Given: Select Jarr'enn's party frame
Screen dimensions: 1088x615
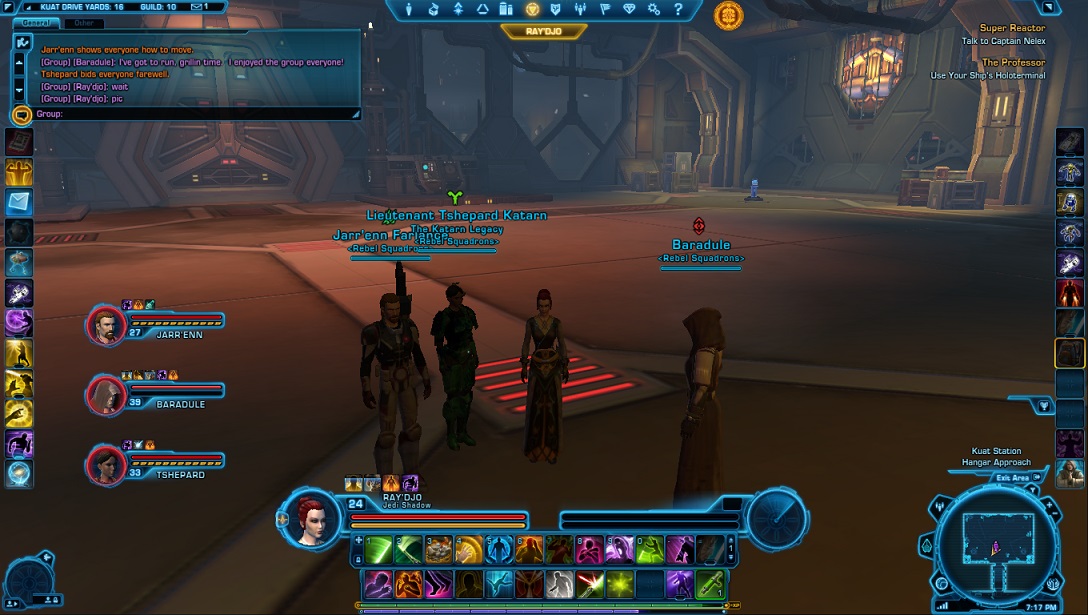Looking at the screenshot, I should point(107,324).
